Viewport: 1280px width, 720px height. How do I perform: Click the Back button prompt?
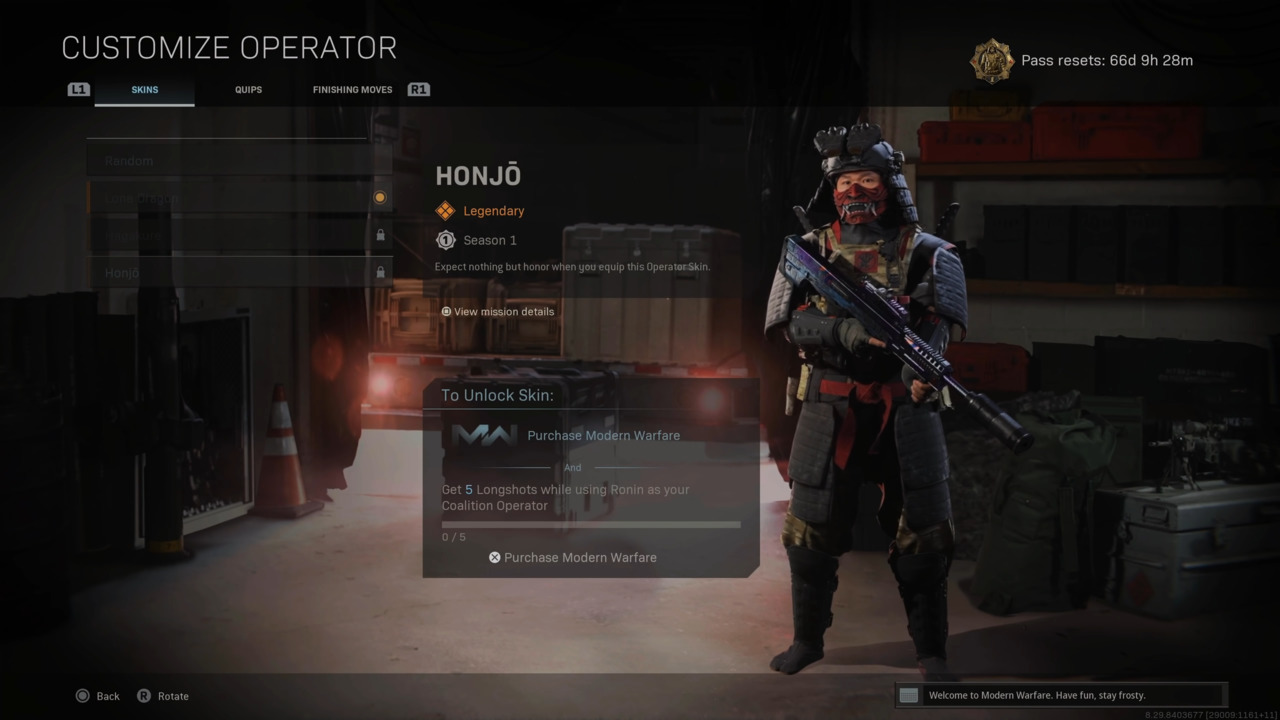[97, 695]
